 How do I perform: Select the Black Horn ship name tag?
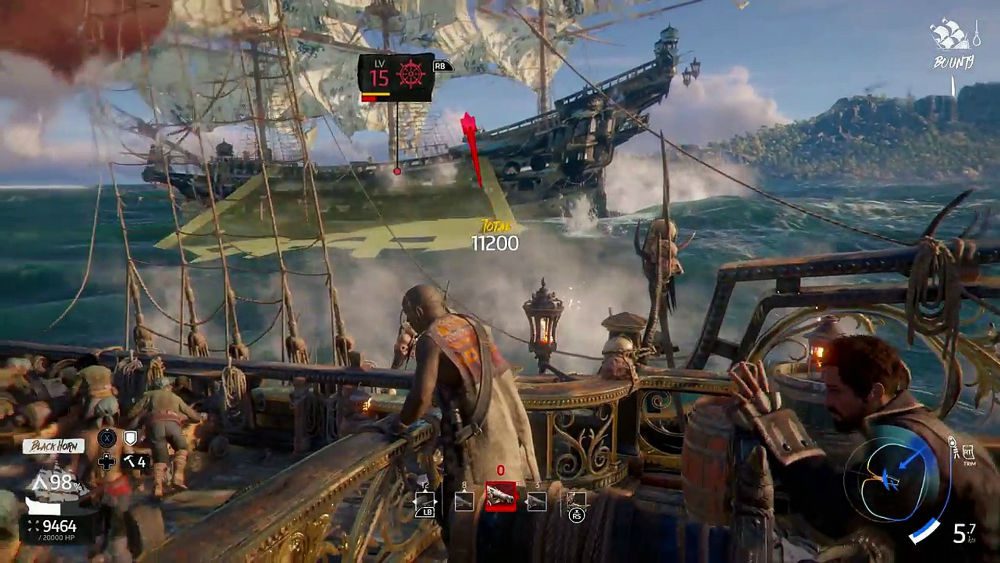click(54, 446)
